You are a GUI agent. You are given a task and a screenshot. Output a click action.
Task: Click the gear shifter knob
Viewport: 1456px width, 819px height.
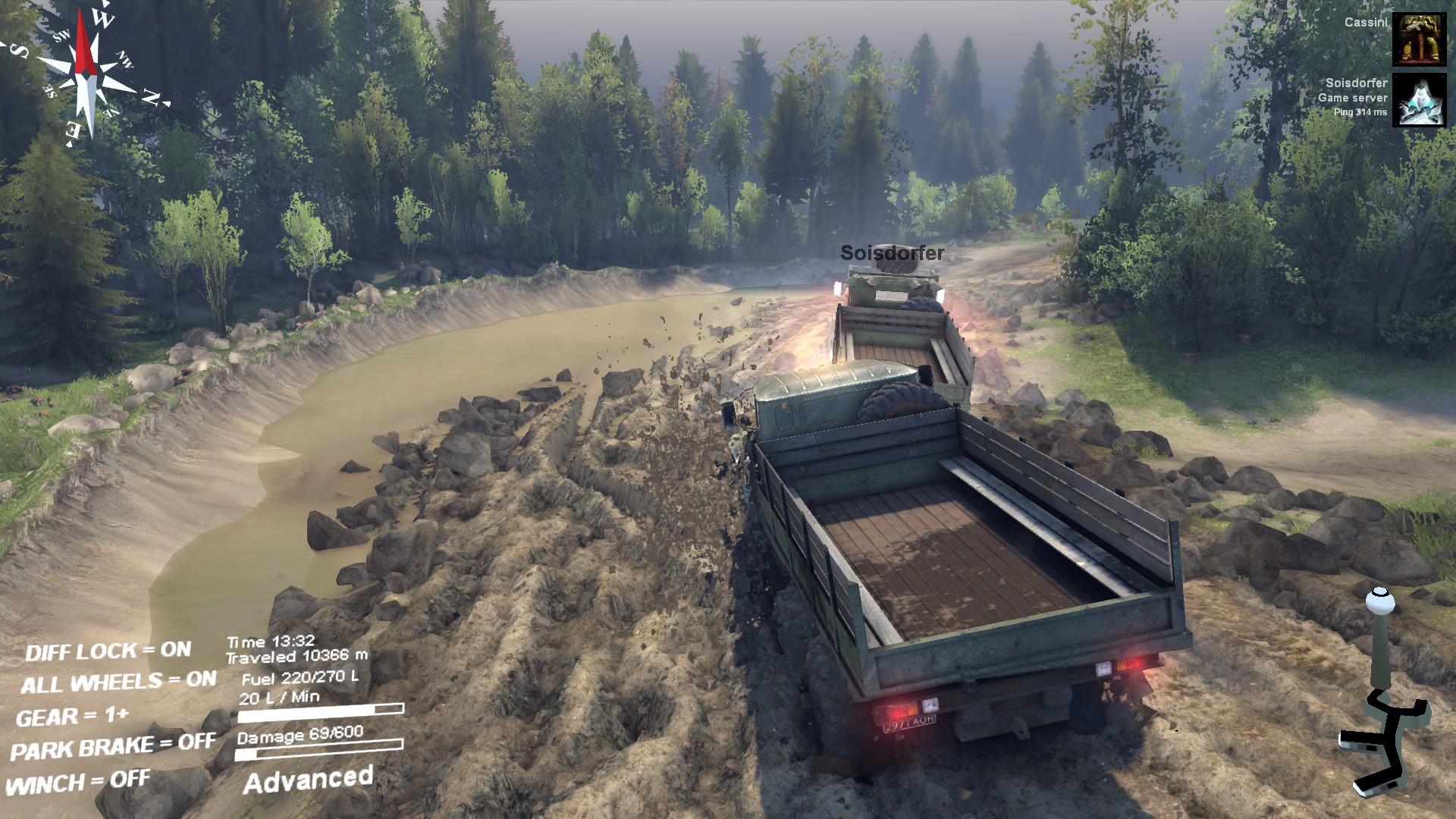point(1379,603)
